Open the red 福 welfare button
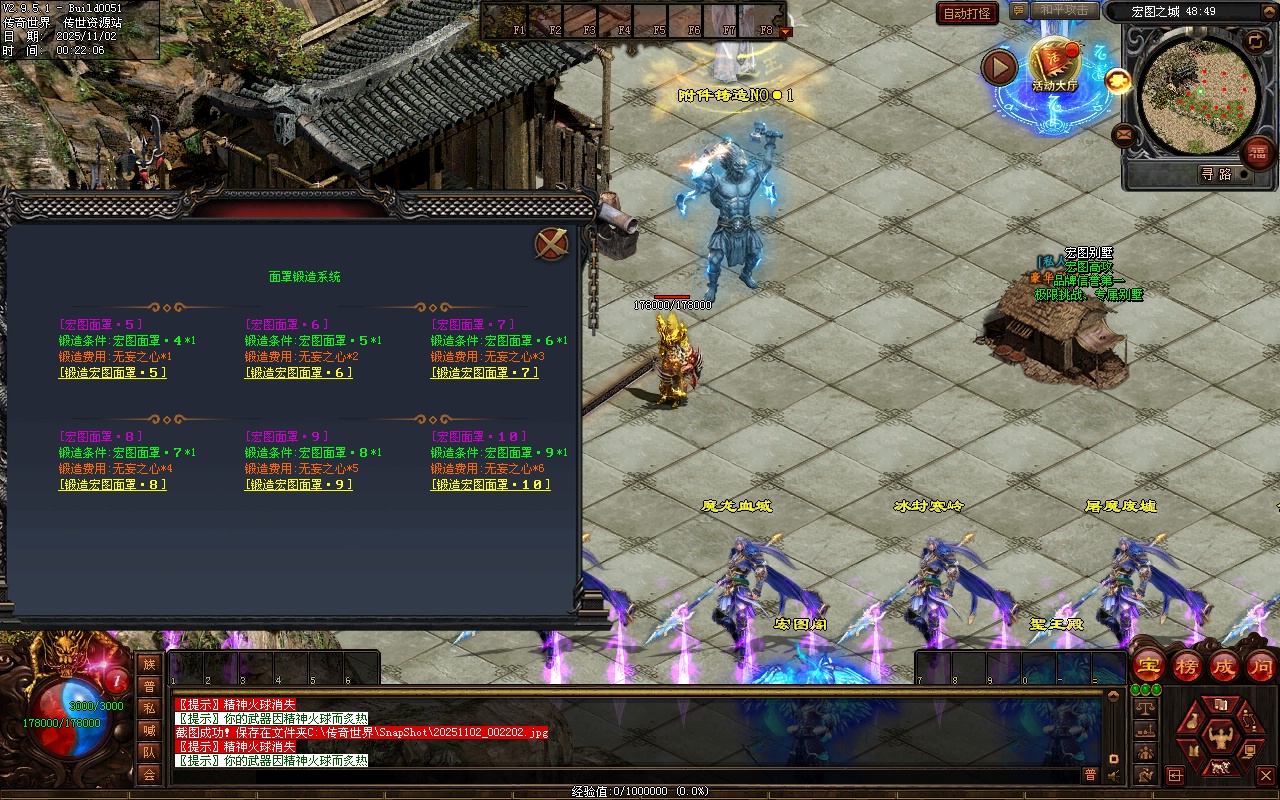The width and height of the screenshot is (1280, 800). pyautogui.click(x=1257, y=153)
